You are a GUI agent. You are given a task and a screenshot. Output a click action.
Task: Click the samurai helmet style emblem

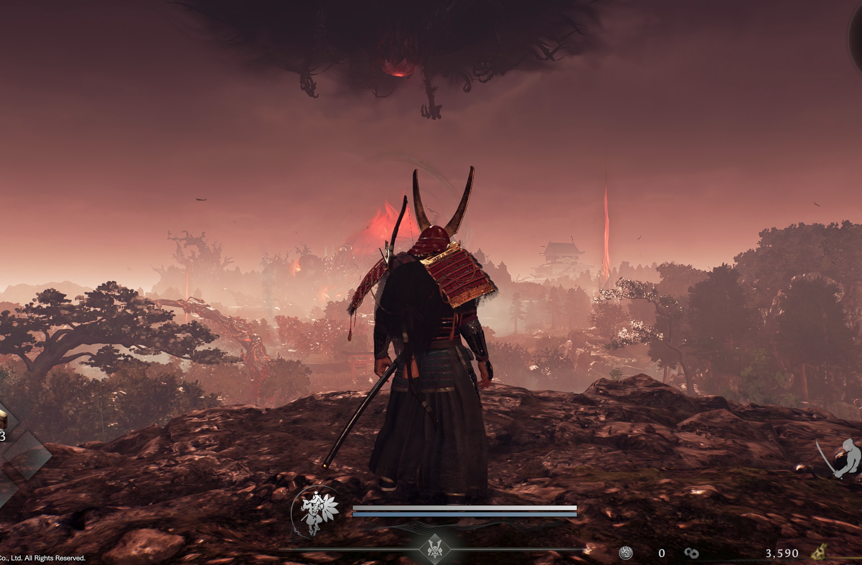tap(435, 547)
